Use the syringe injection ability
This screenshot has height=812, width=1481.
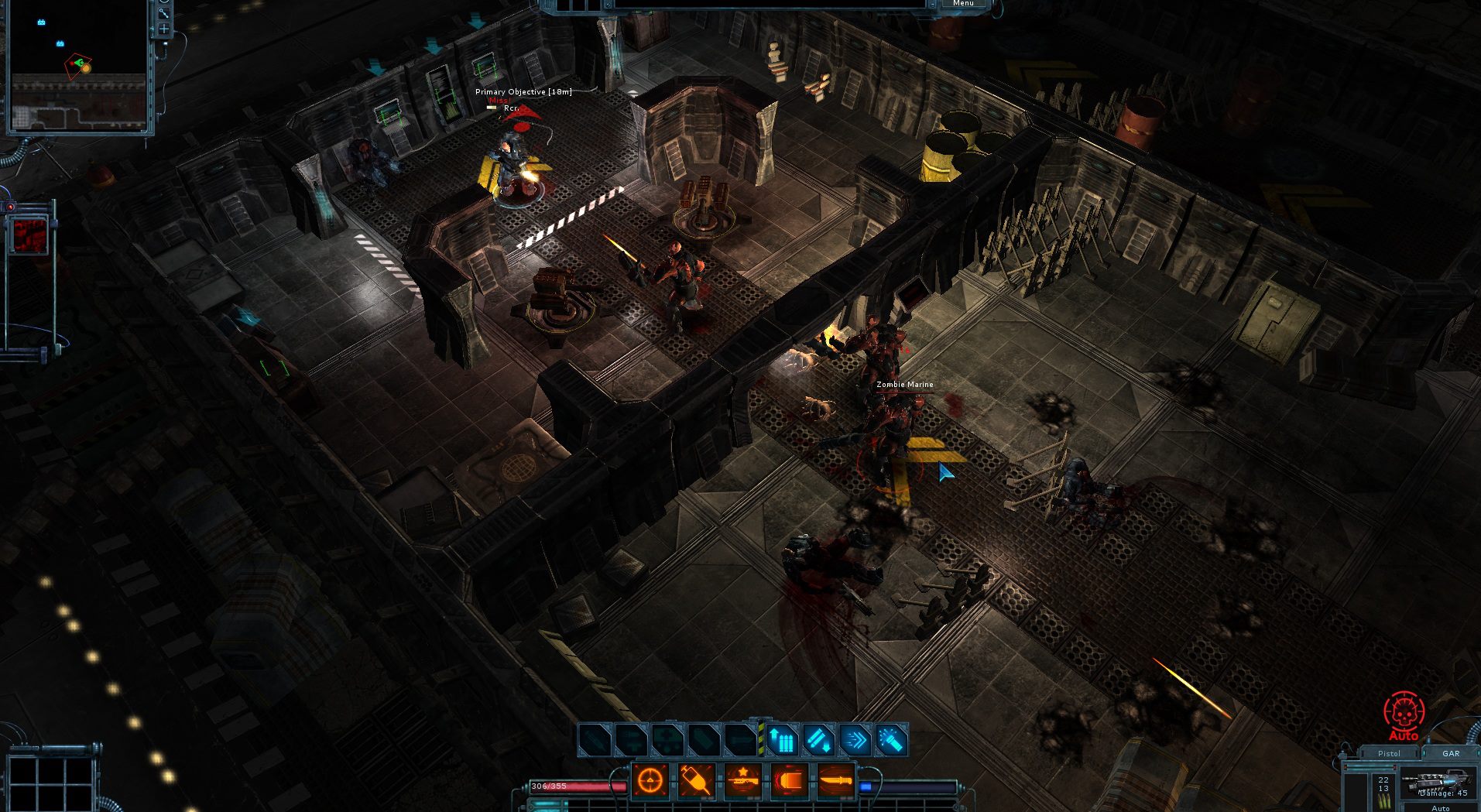coord(697,780)
